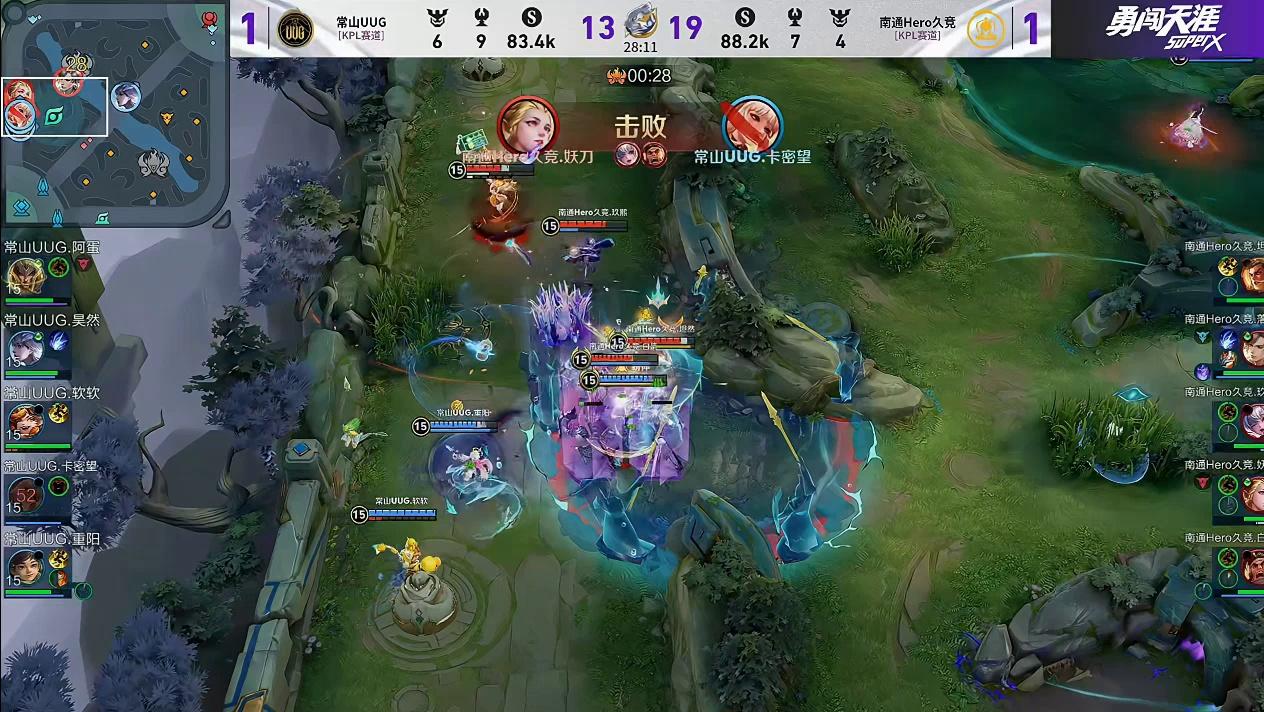Click the minimap in the corner

[115, 115]
